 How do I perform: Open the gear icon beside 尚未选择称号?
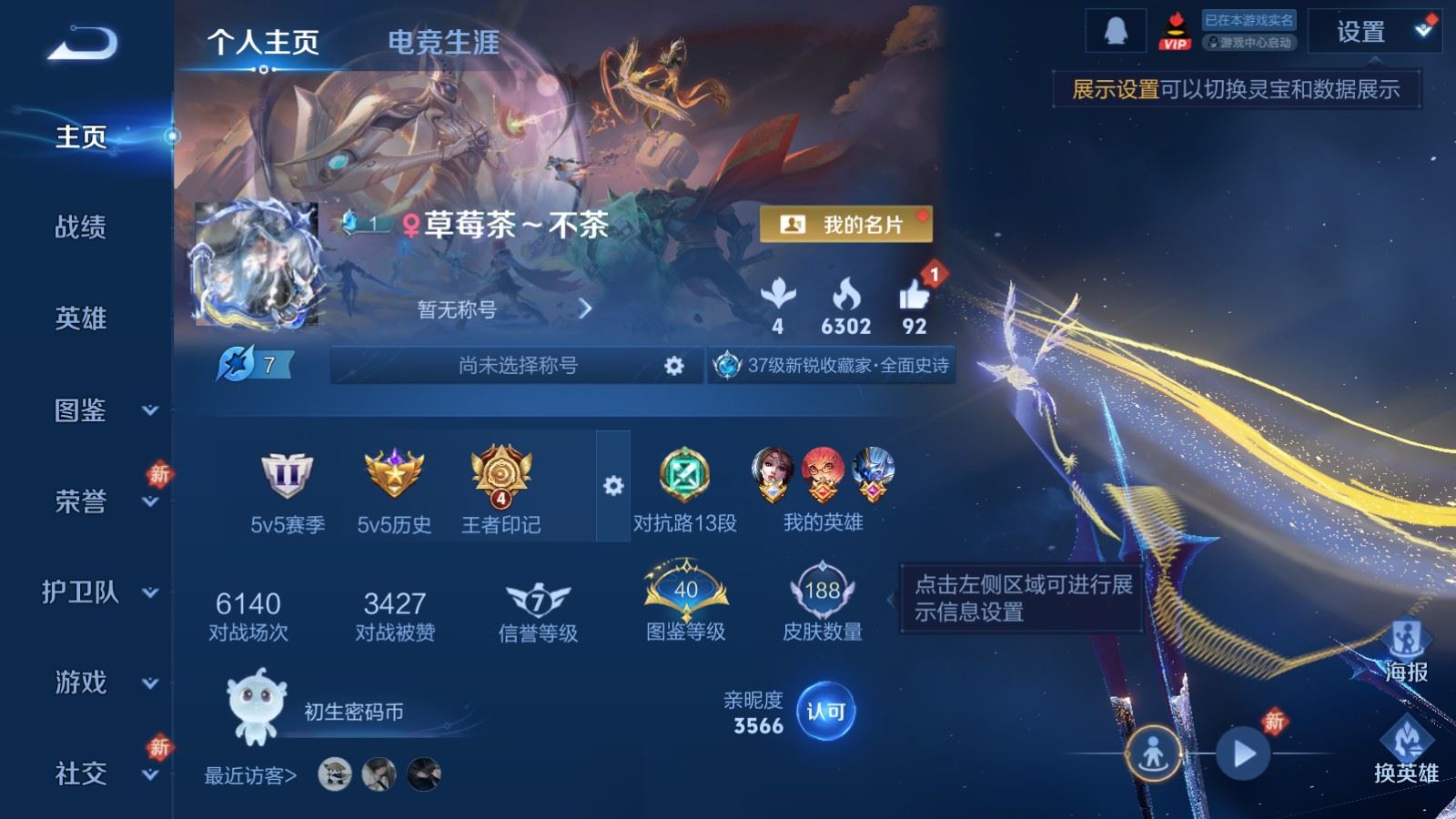click(673, 364)
